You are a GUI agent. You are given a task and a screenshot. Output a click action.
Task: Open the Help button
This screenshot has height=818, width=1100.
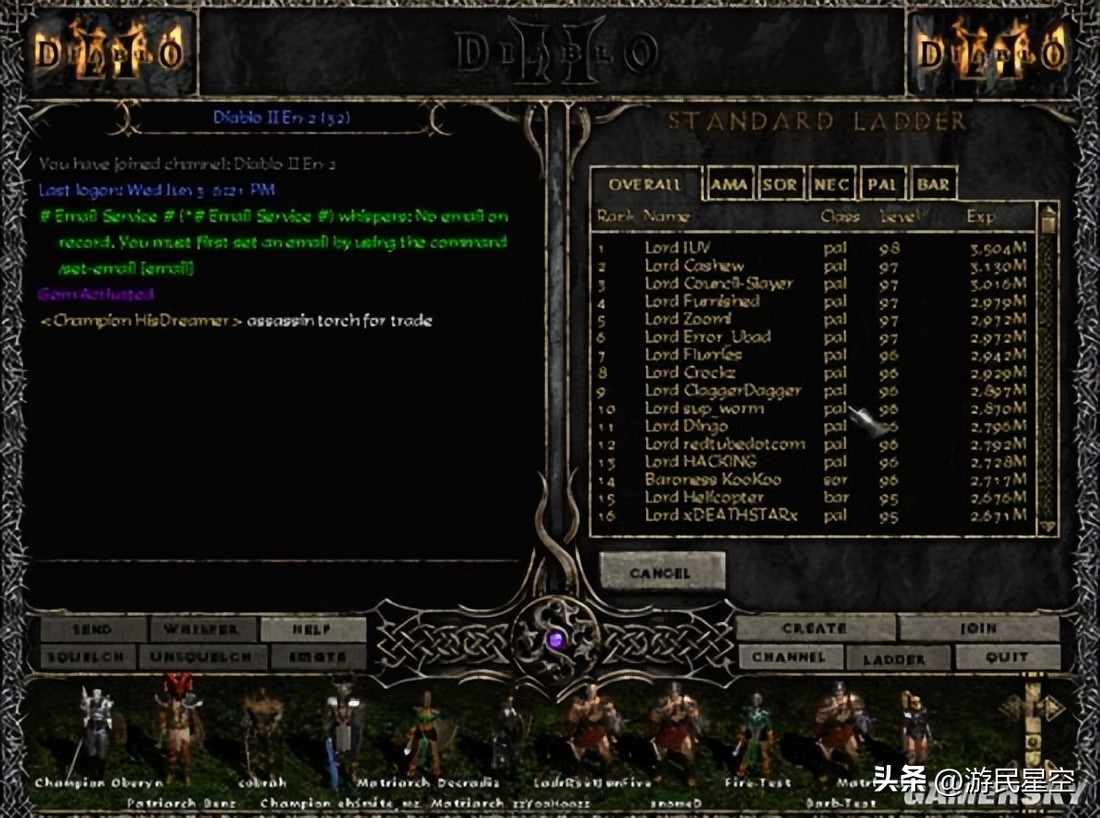[x=312, y=630]
